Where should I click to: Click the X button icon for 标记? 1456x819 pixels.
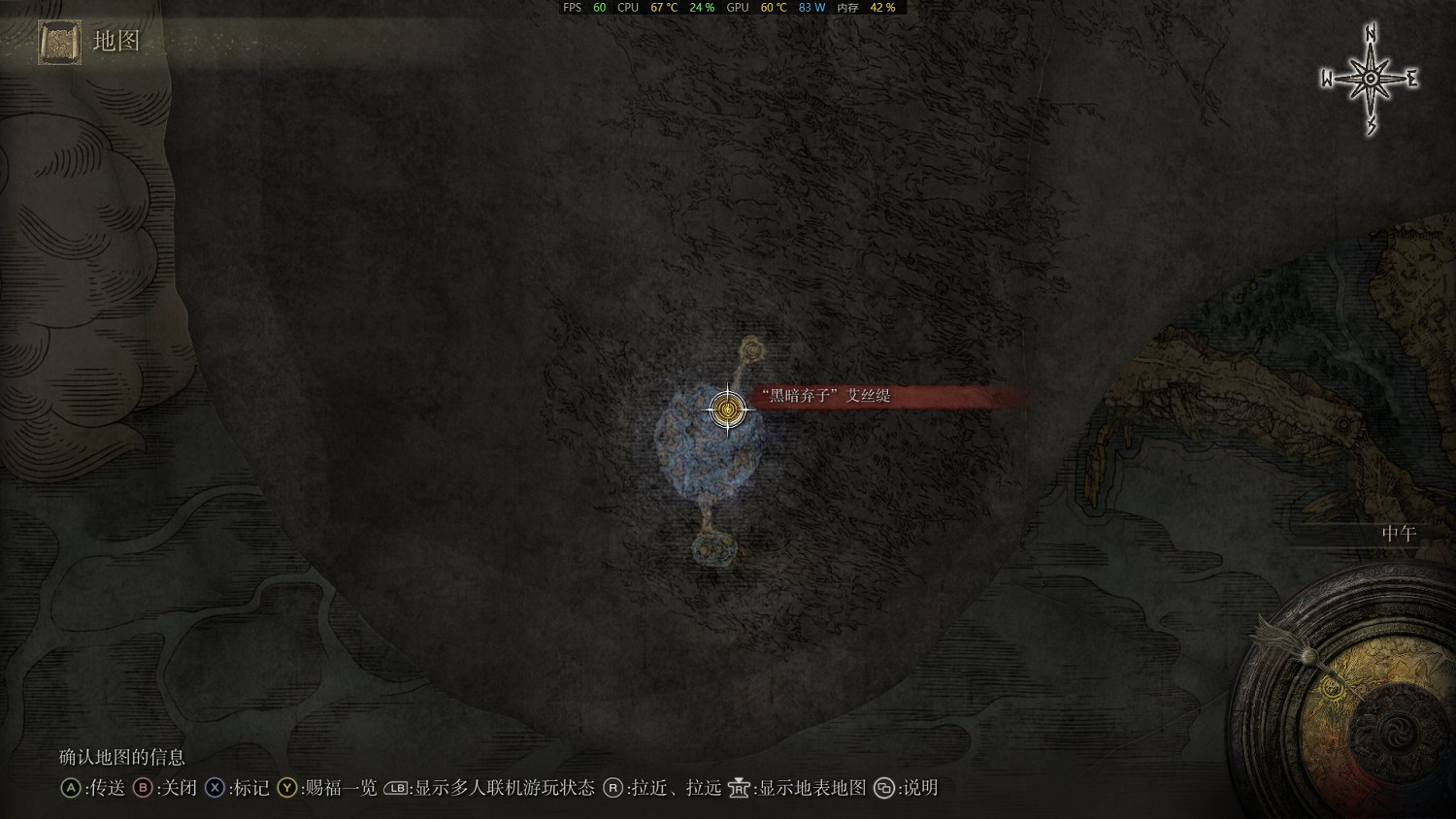(x=215, y=789)
